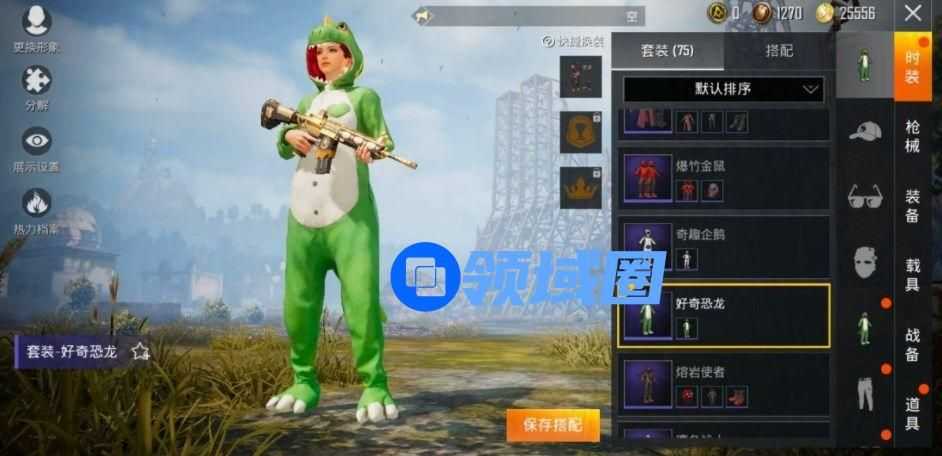942x456 pixels.
Task: Switch to the 搭配 tab
Action: (x=779, y=50)
